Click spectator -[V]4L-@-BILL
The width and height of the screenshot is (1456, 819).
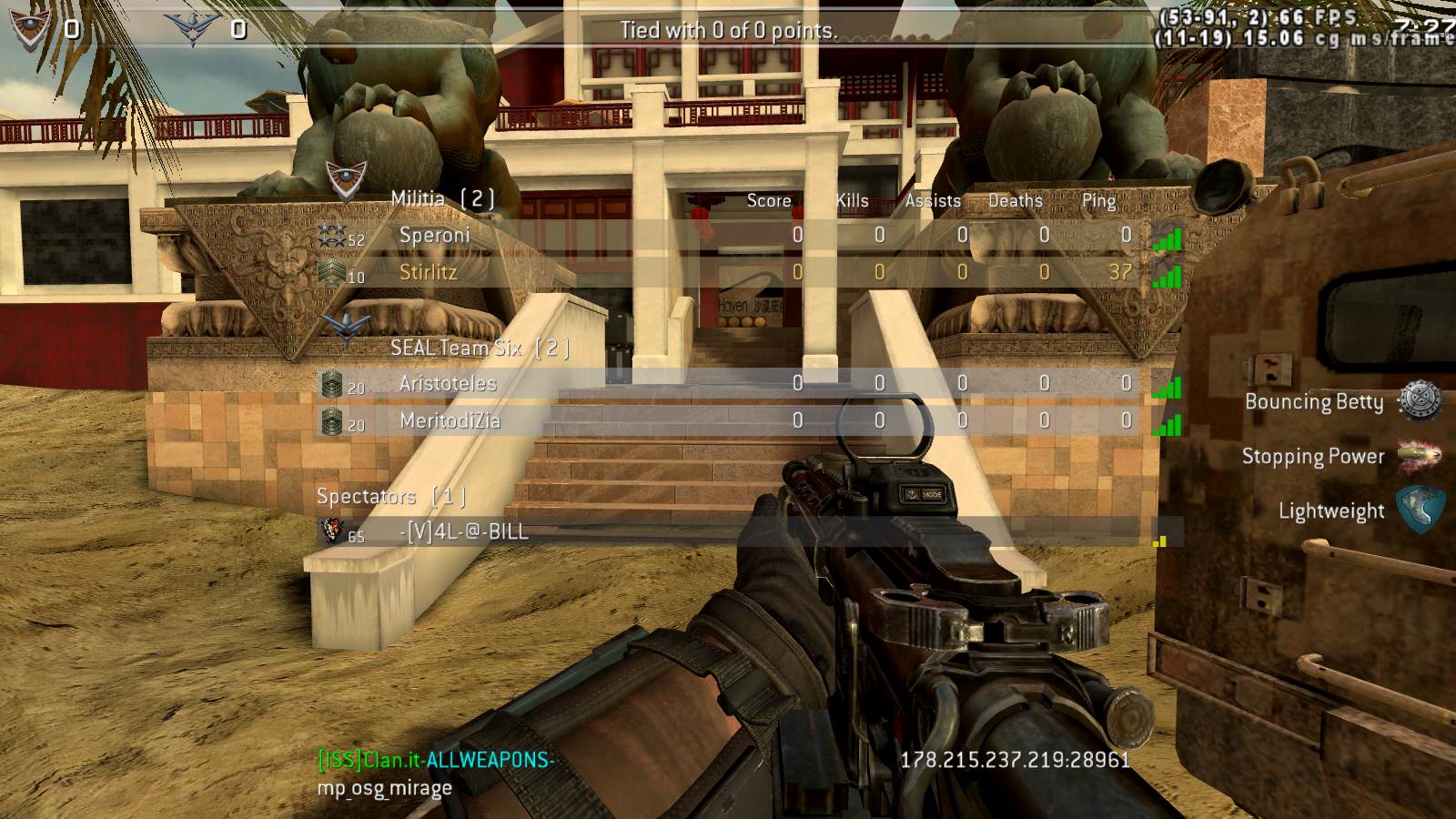465,531
